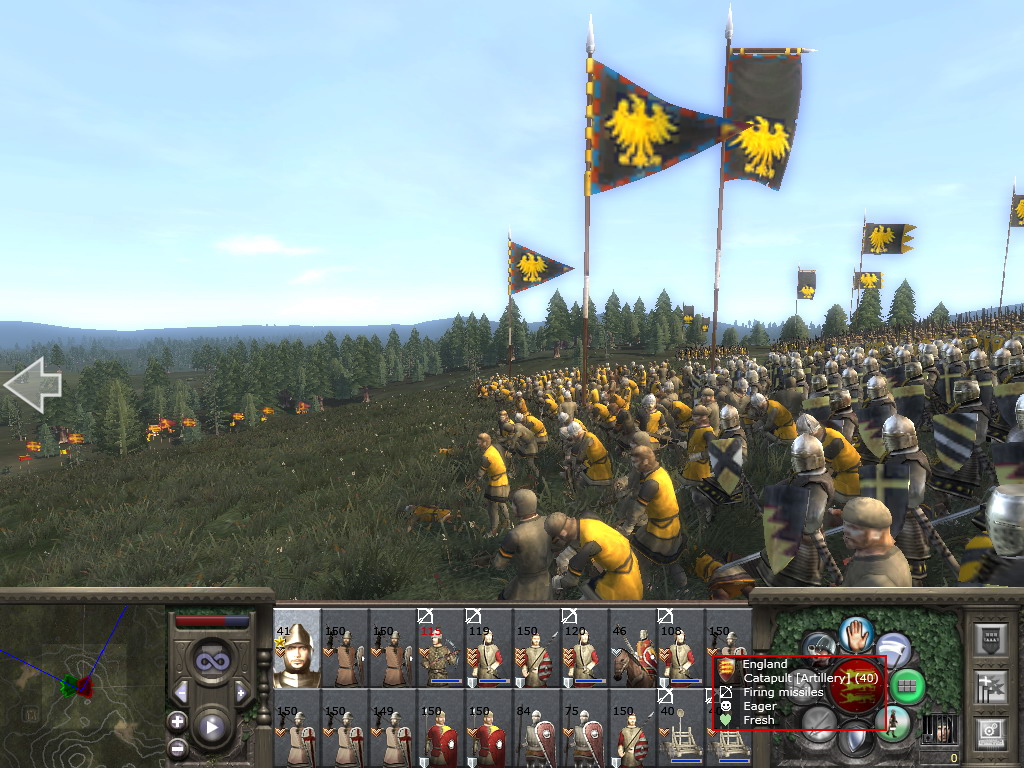Screen dimensions: 1024x768
Task: Select the red-numbered 115 archer unit card
Action: point(440,650)
